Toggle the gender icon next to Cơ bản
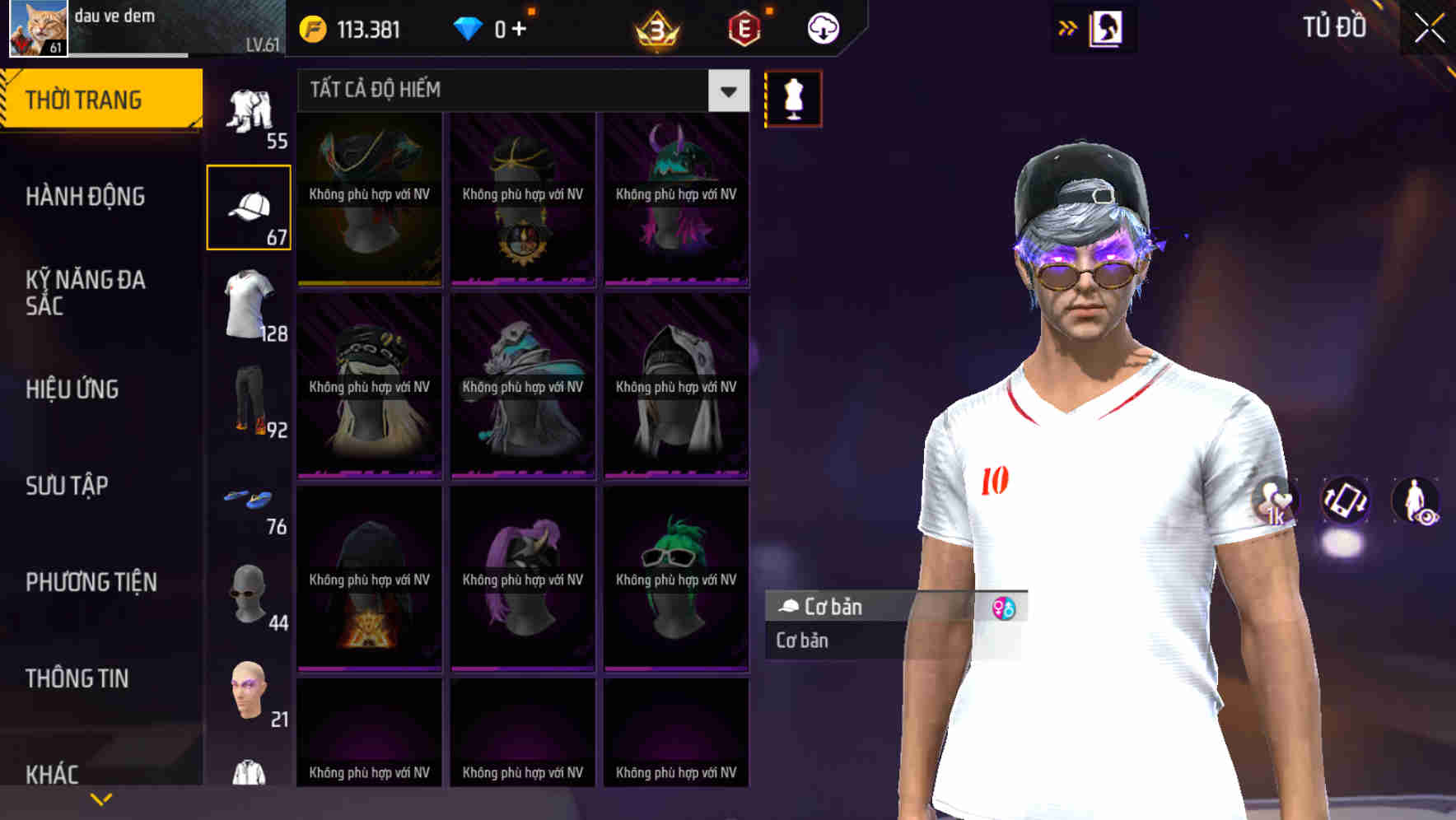This screenshot has width=1456, height=820. (1006, 608)
